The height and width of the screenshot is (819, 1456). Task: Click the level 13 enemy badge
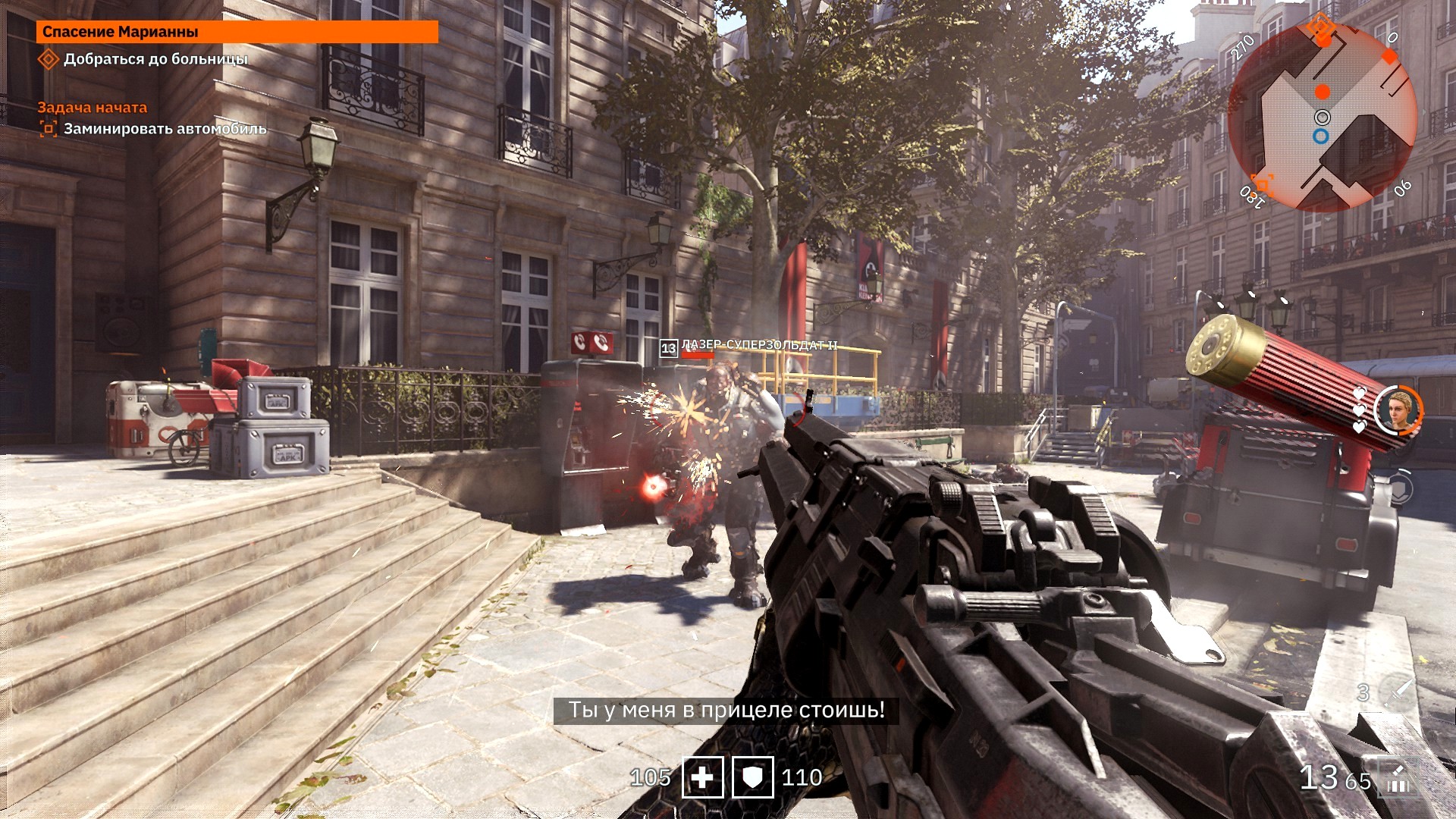tap(668, 348)
